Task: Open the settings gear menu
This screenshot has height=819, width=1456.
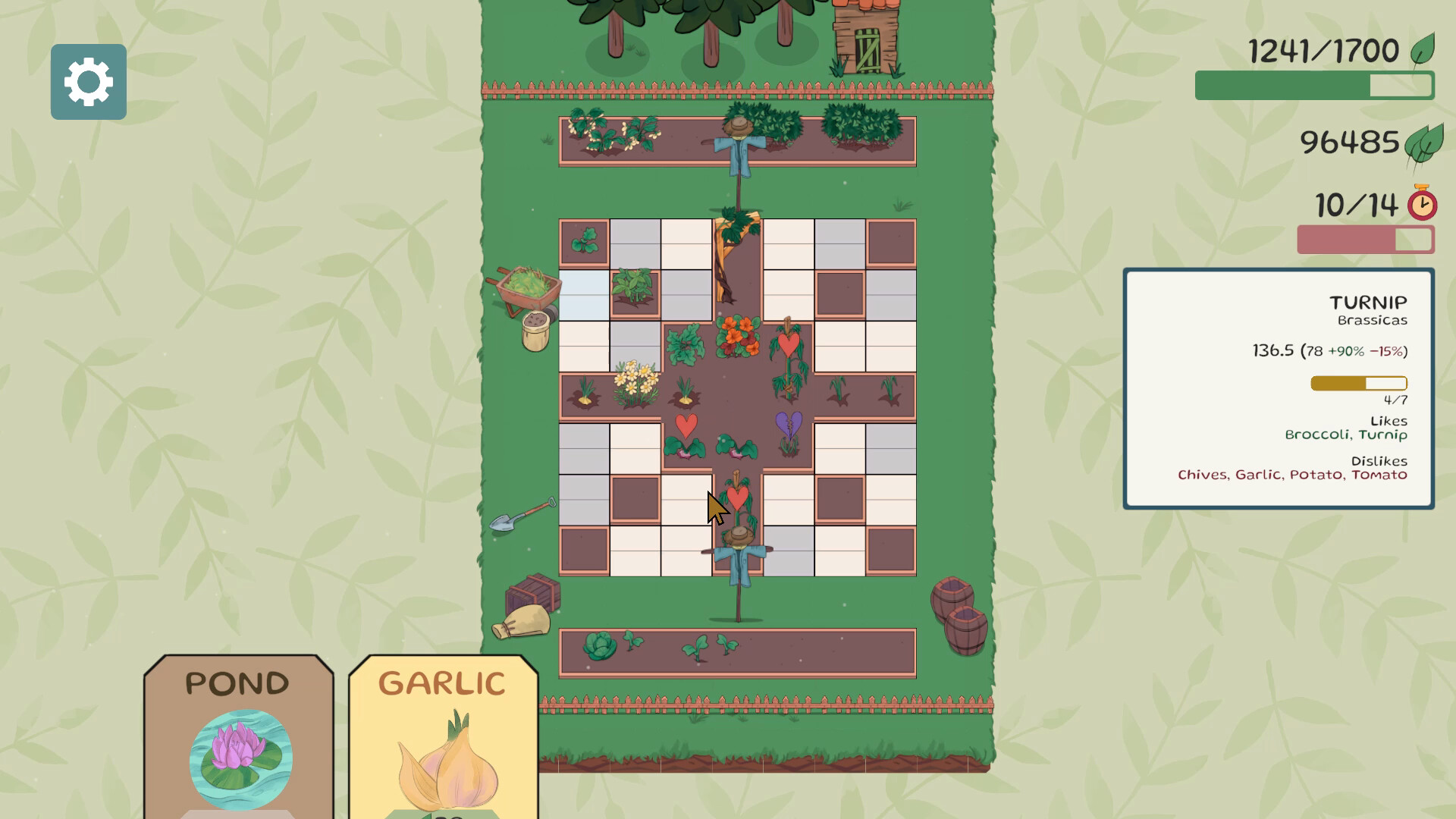Action: 88,82
